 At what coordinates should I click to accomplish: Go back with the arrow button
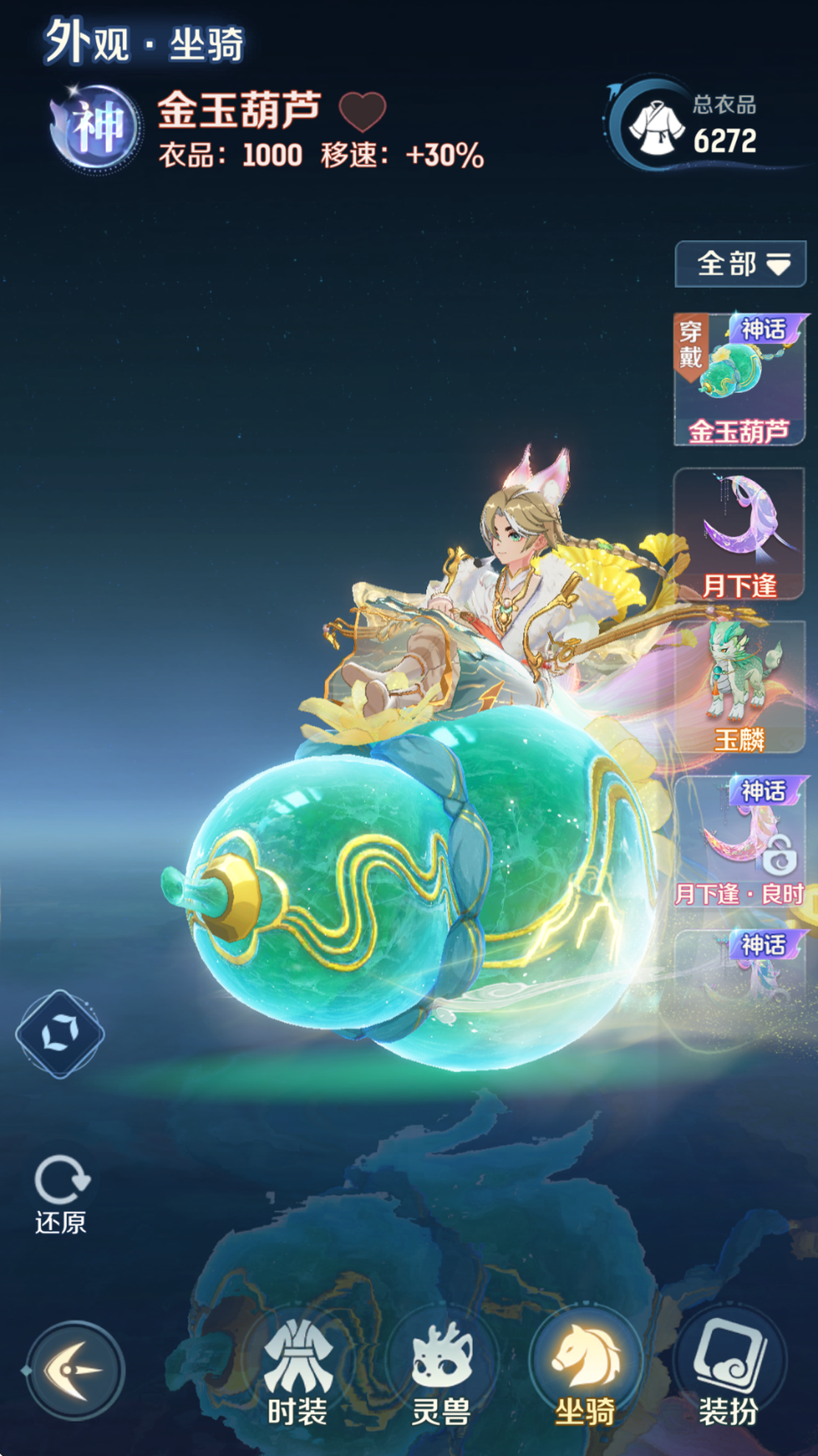pyautogui.click(x=74, y=1370)
